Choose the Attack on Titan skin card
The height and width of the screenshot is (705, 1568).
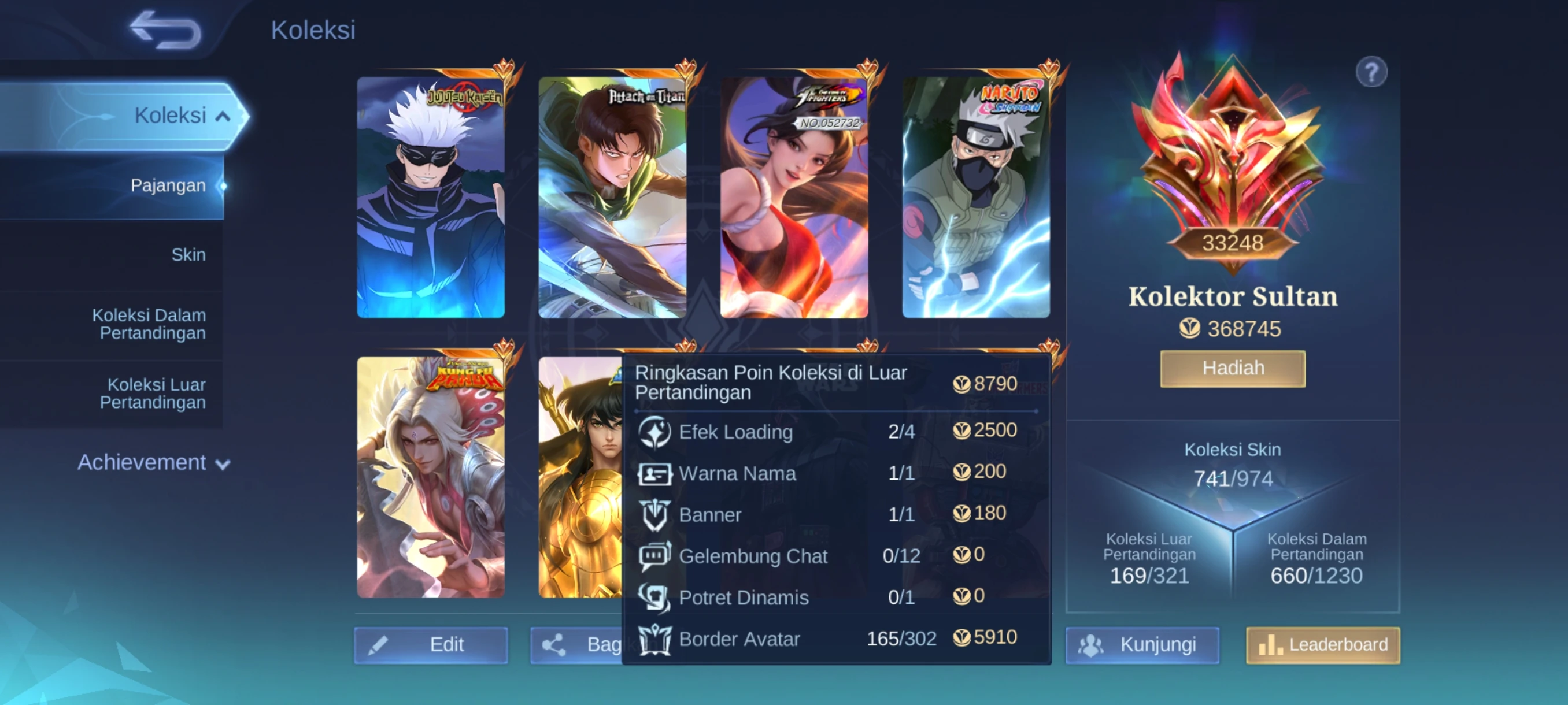(x=612, y=197)
